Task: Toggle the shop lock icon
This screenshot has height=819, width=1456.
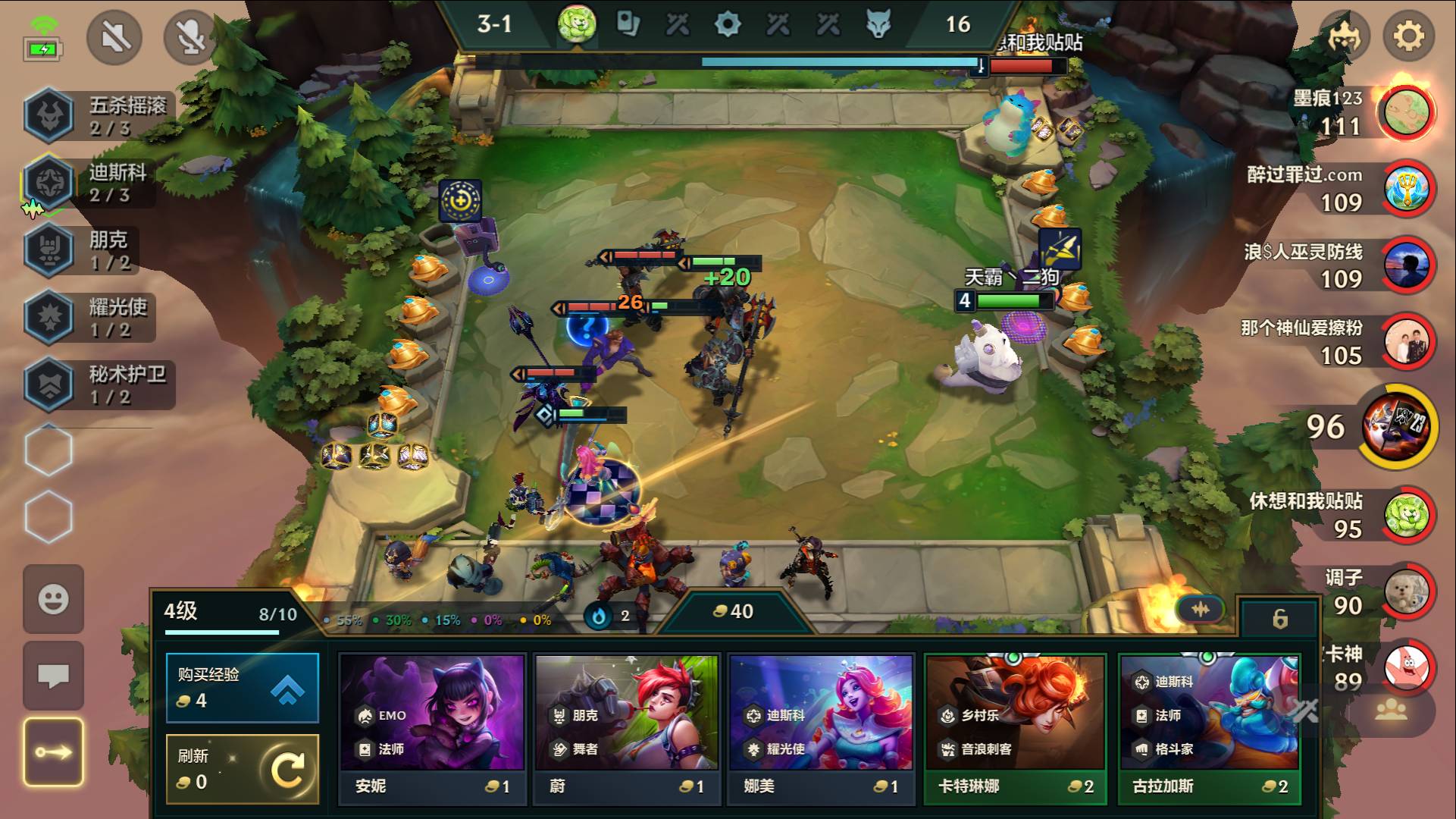Action: (1279, 619)
